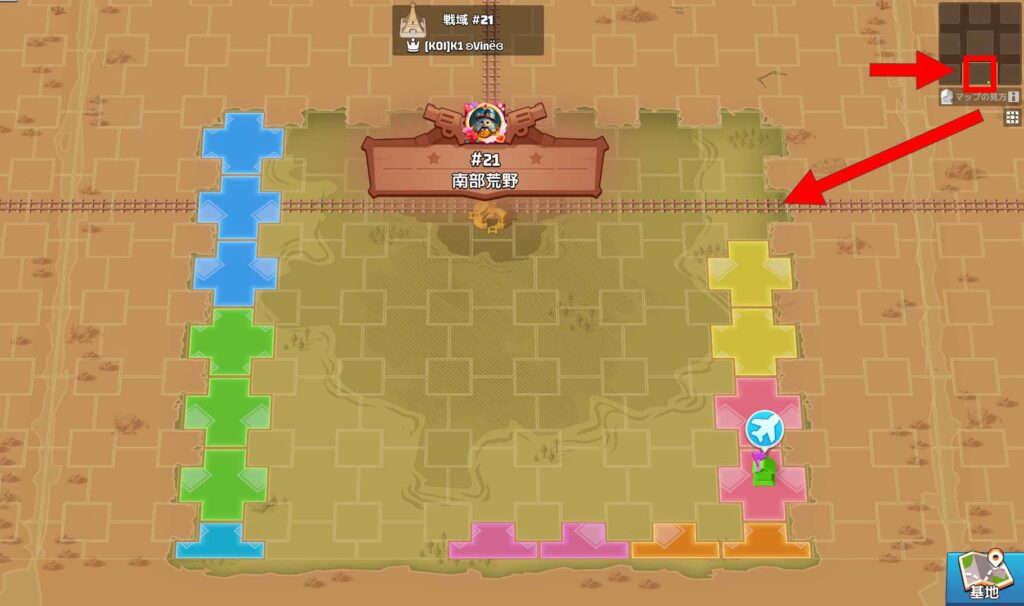This screenshot has height=606, width=1024.
Task: Open the 戦域 #21 info panel
Action: (467, 31)
